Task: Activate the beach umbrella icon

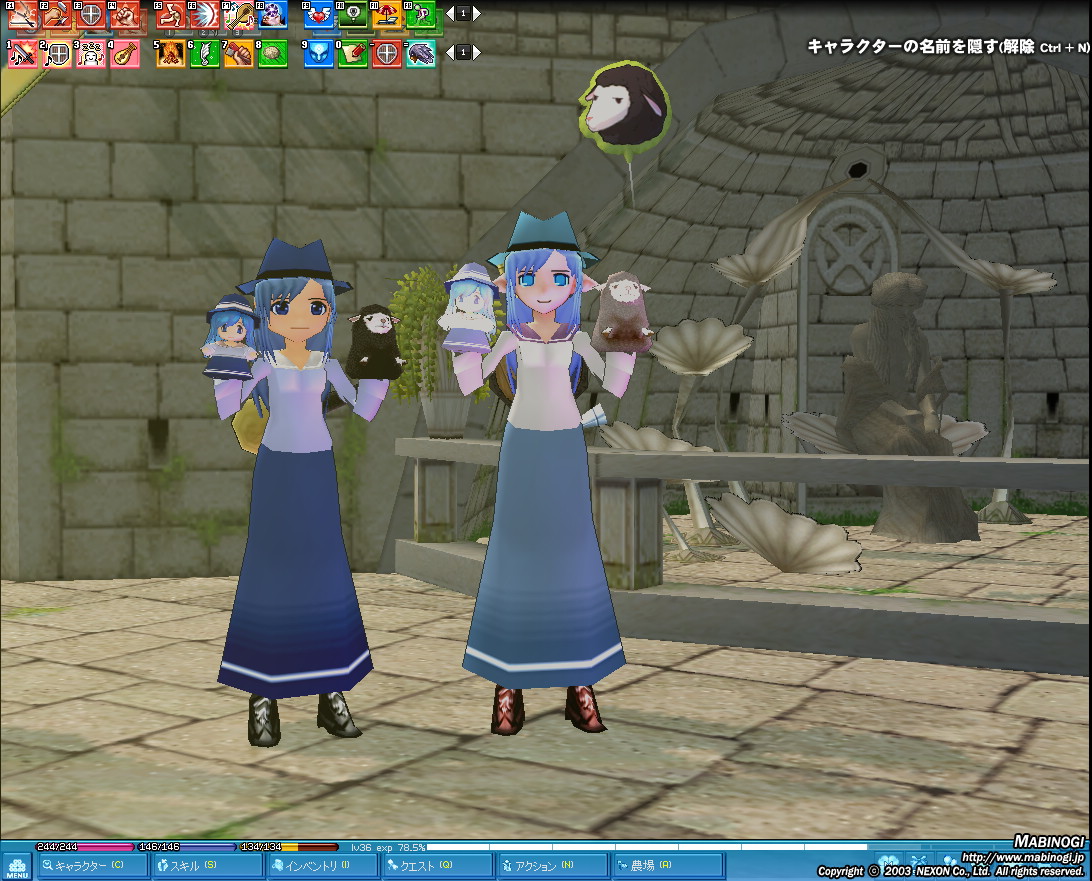Action: pyautogui.click(x=385, y=15)
